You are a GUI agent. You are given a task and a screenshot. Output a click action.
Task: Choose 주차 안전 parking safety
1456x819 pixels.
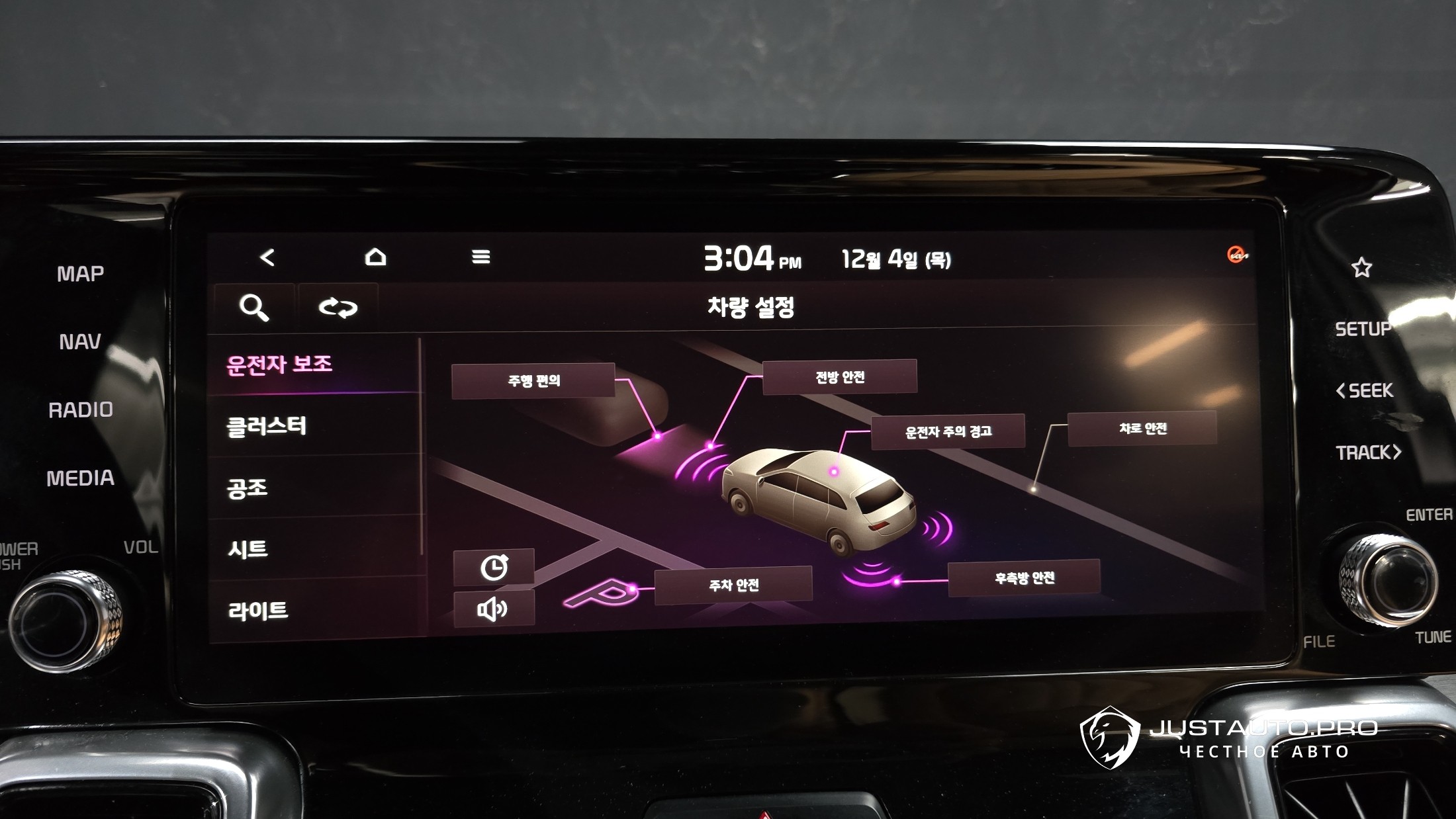733,585
